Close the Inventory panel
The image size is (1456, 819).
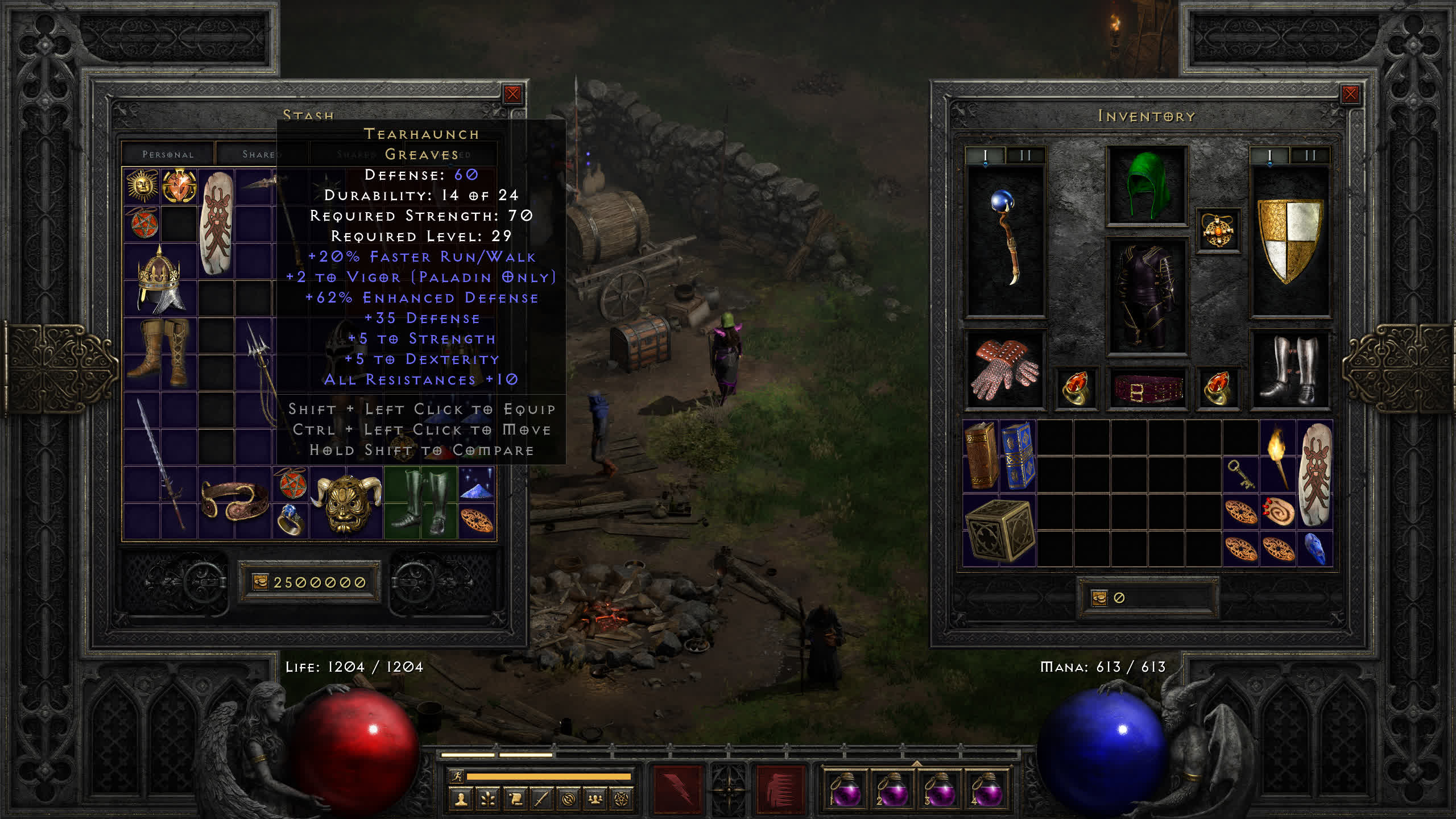coord(1350,94)
